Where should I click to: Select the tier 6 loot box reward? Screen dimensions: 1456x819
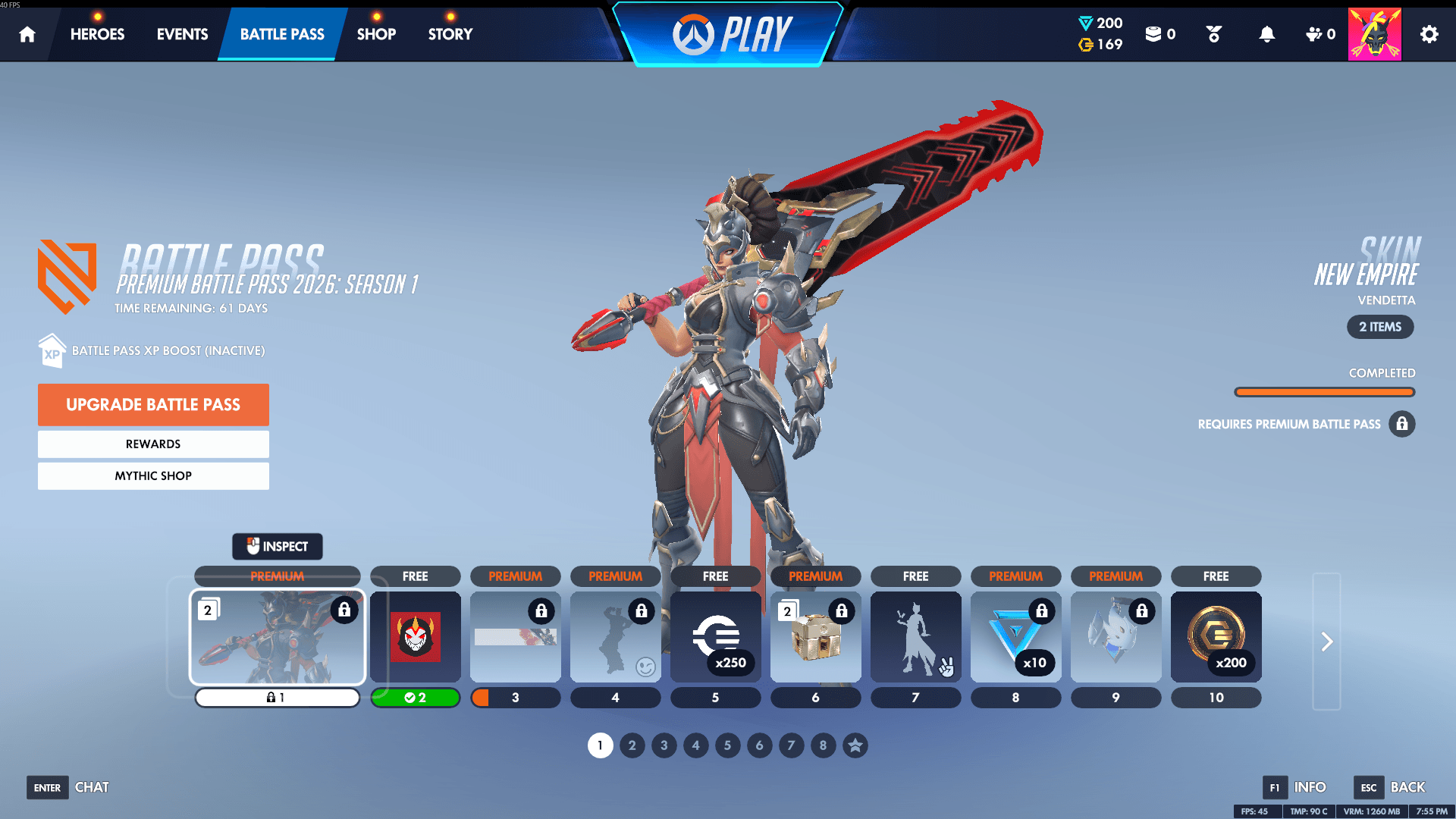click(x=815, y=637)
